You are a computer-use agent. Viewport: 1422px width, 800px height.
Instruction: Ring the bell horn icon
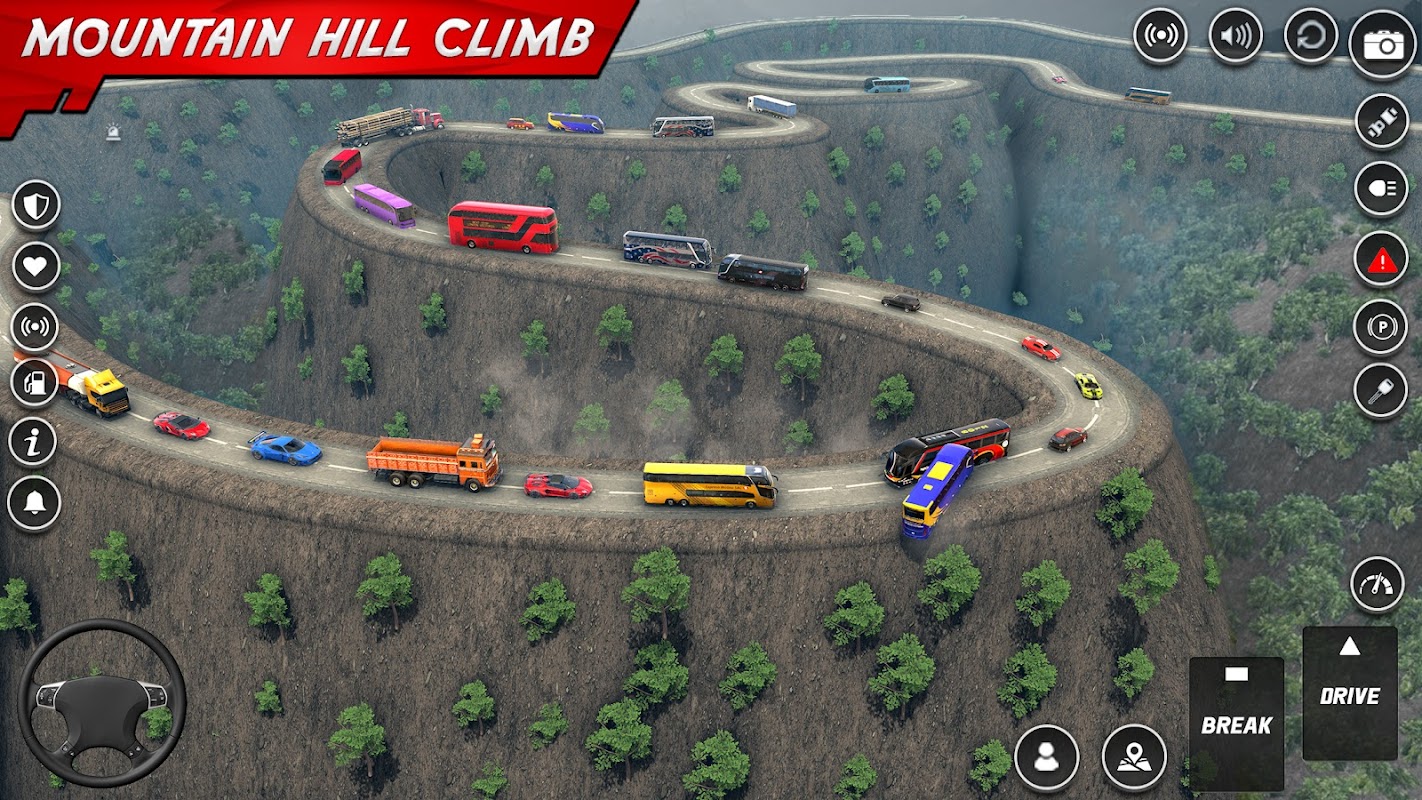(33, 503)
